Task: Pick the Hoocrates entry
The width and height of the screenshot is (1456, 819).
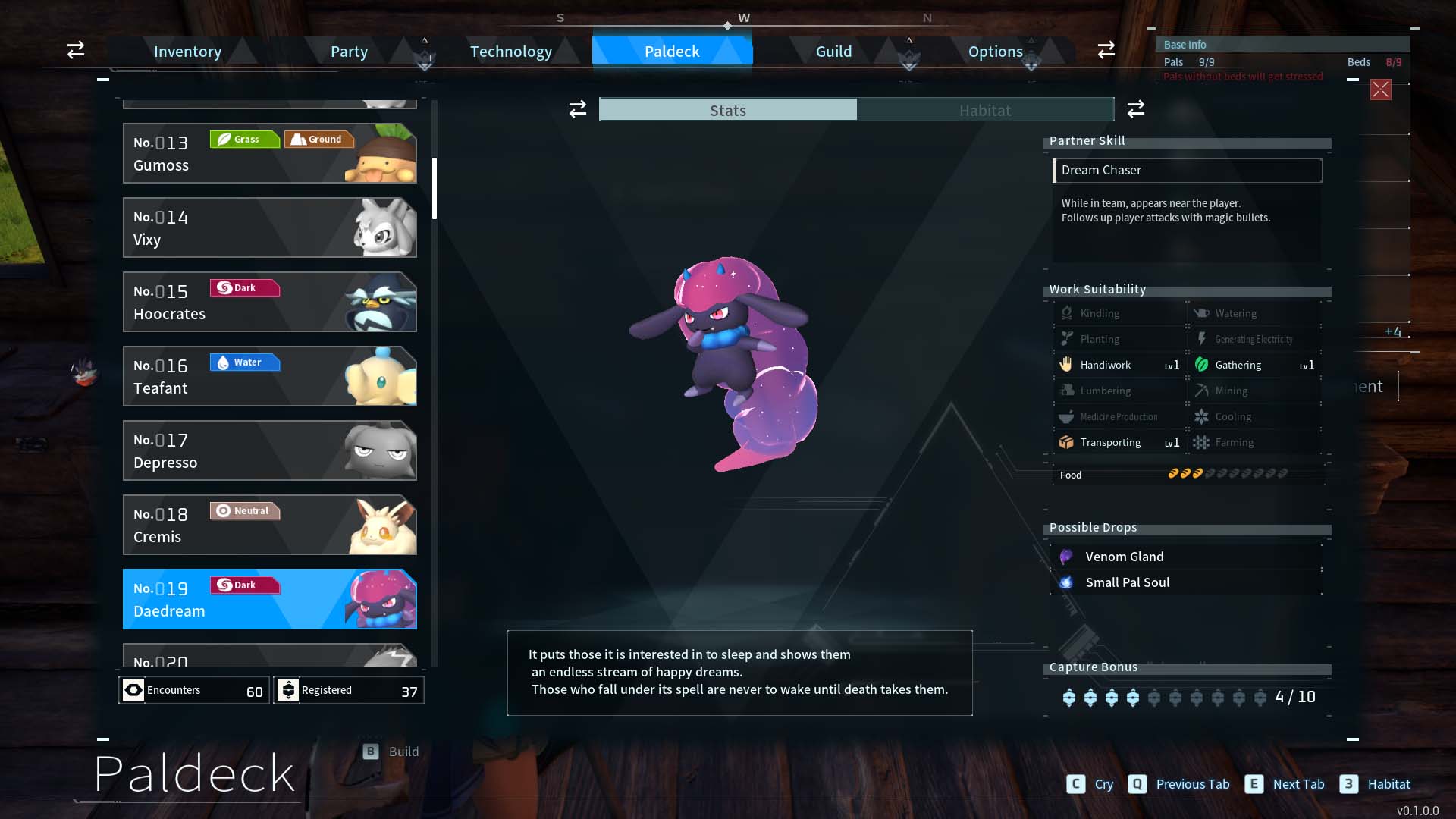Action: coord(269,302)
